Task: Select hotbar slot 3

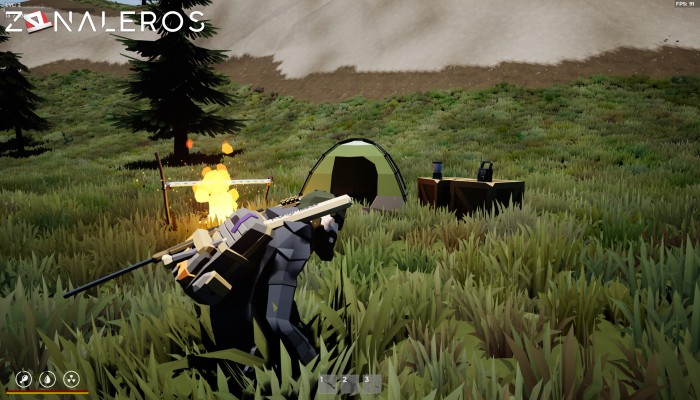Action: point(367,380)
